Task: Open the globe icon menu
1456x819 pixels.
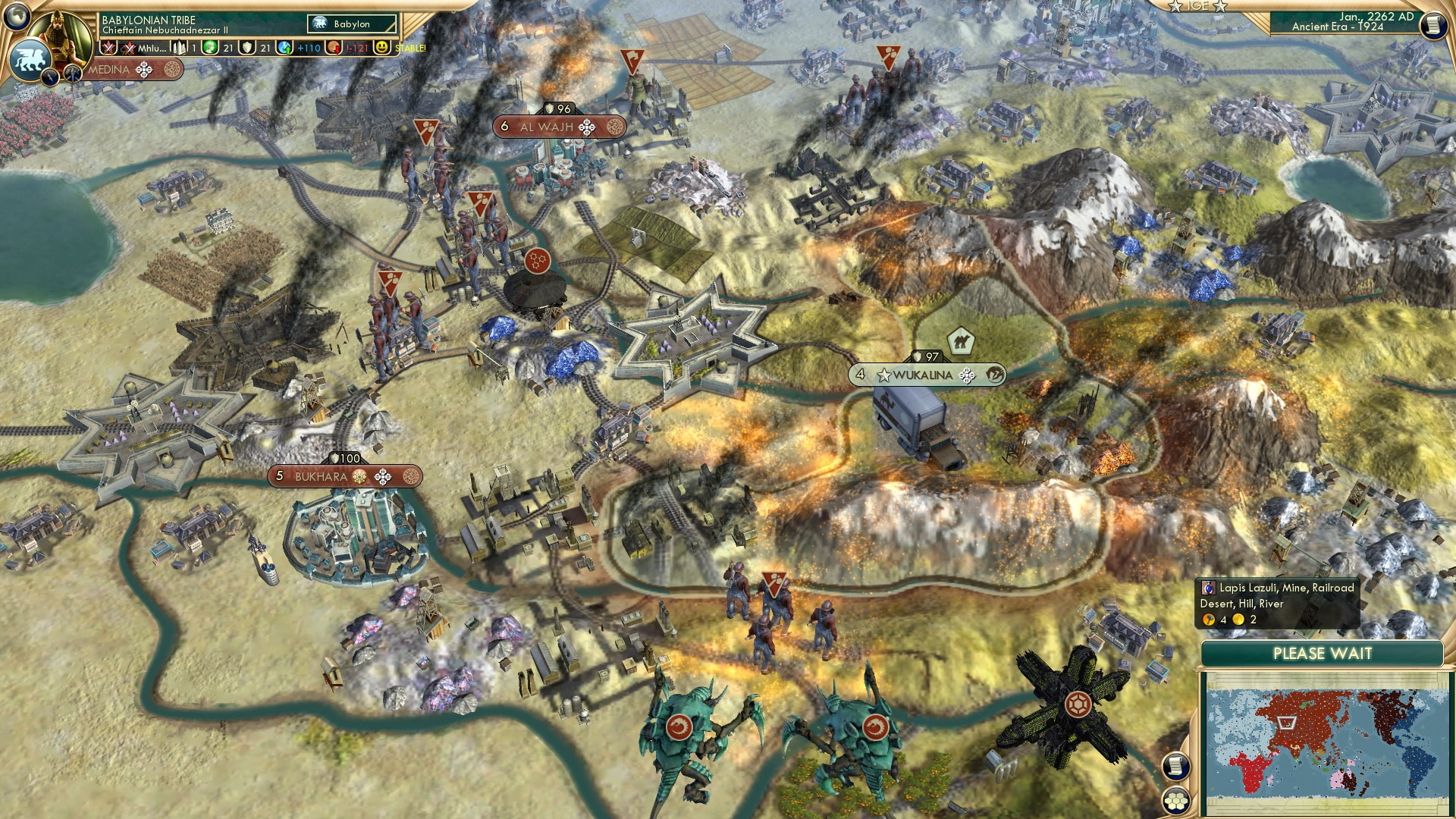Action: point(17,14)
